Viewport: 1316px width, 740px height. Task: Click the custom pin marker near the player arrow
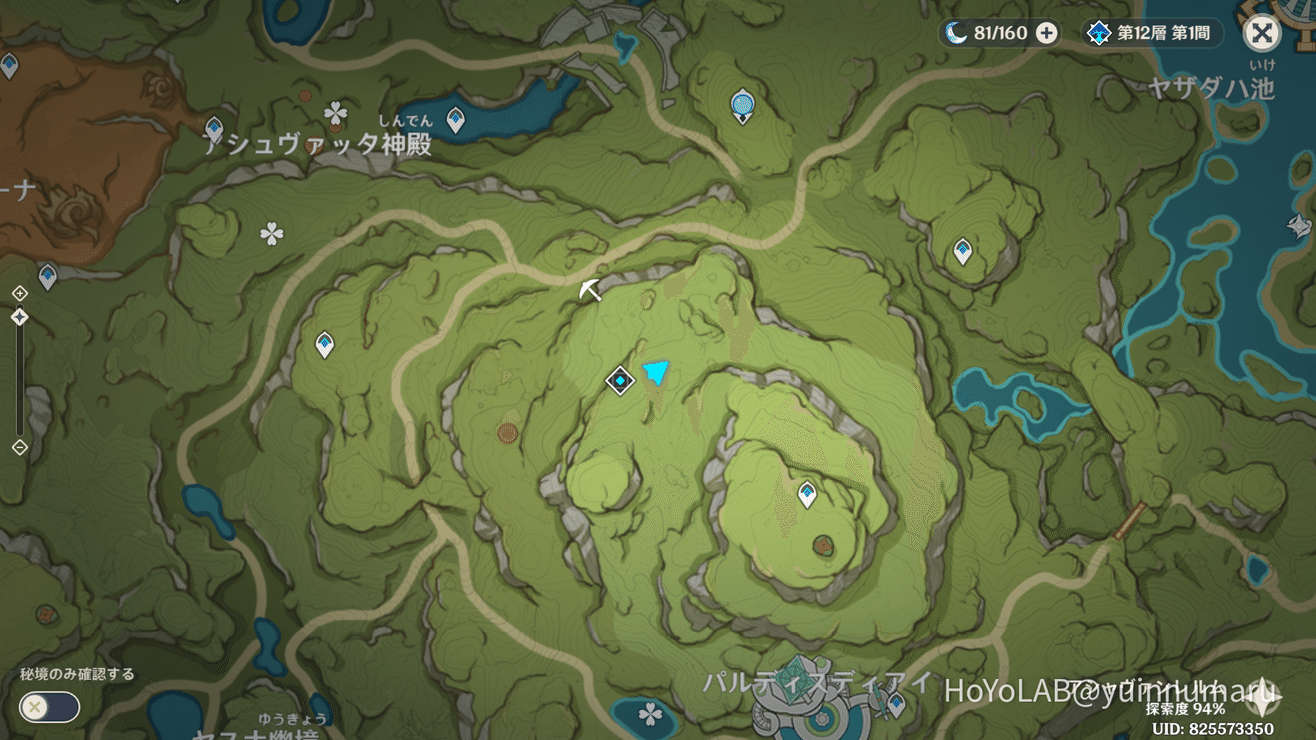coord(619,380)
